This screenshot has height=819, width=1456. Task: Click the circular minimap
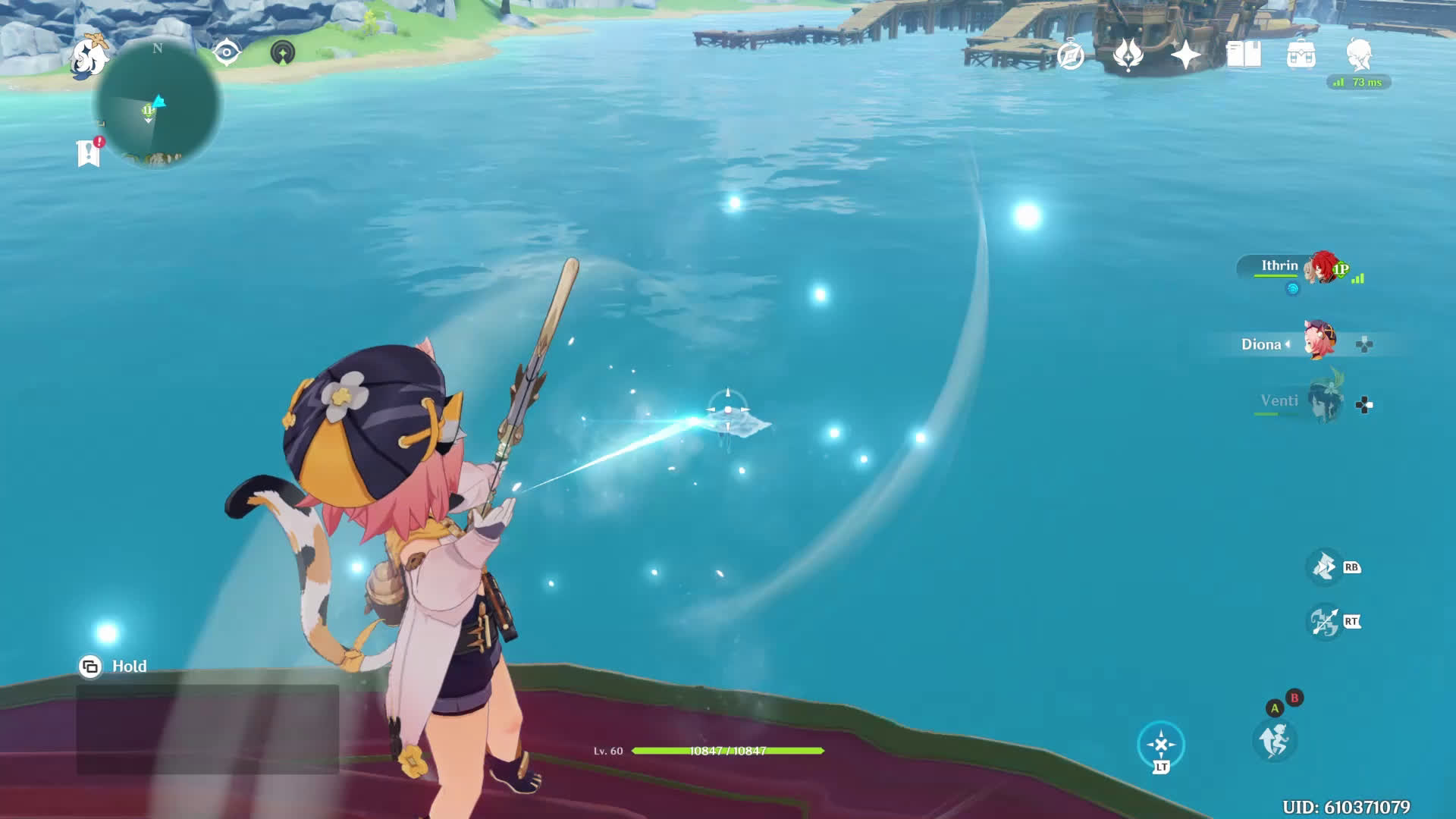click(158, 105)
